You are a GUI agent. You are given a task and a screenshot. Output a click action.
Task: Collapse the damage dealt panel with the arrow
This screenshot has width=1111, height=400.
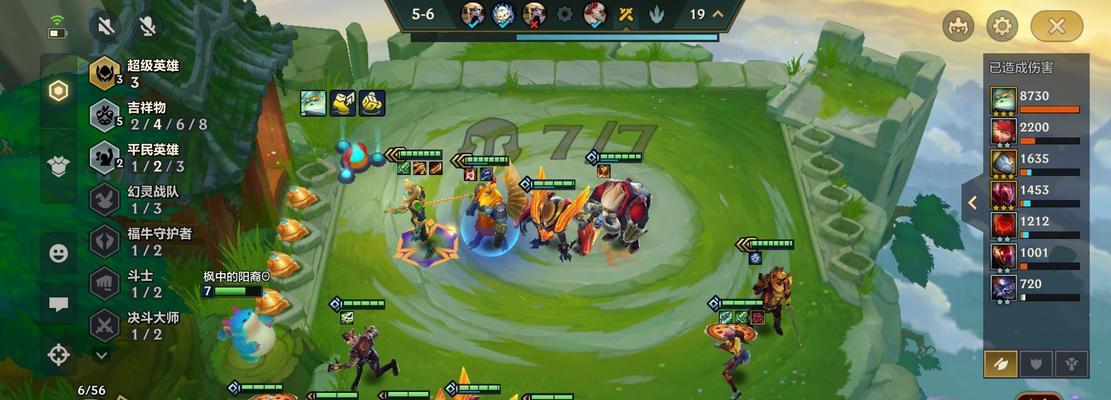(971, 202)
